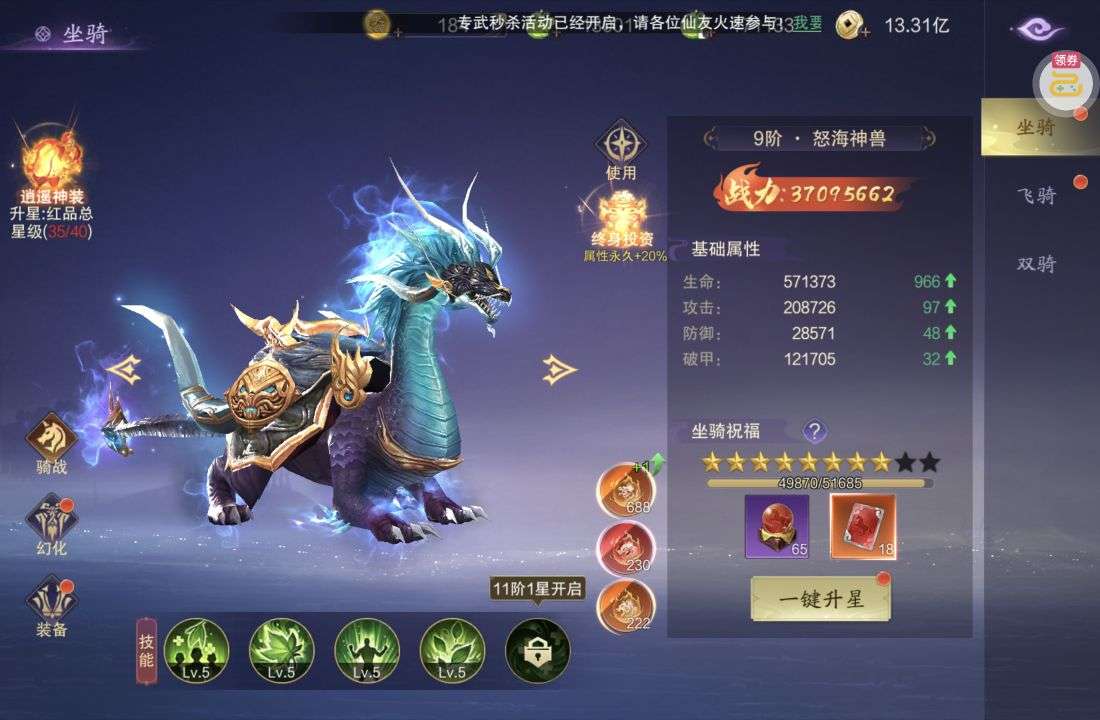Tap the locked fifth skill slot
Screen dimensions: 1100x720
537,650
